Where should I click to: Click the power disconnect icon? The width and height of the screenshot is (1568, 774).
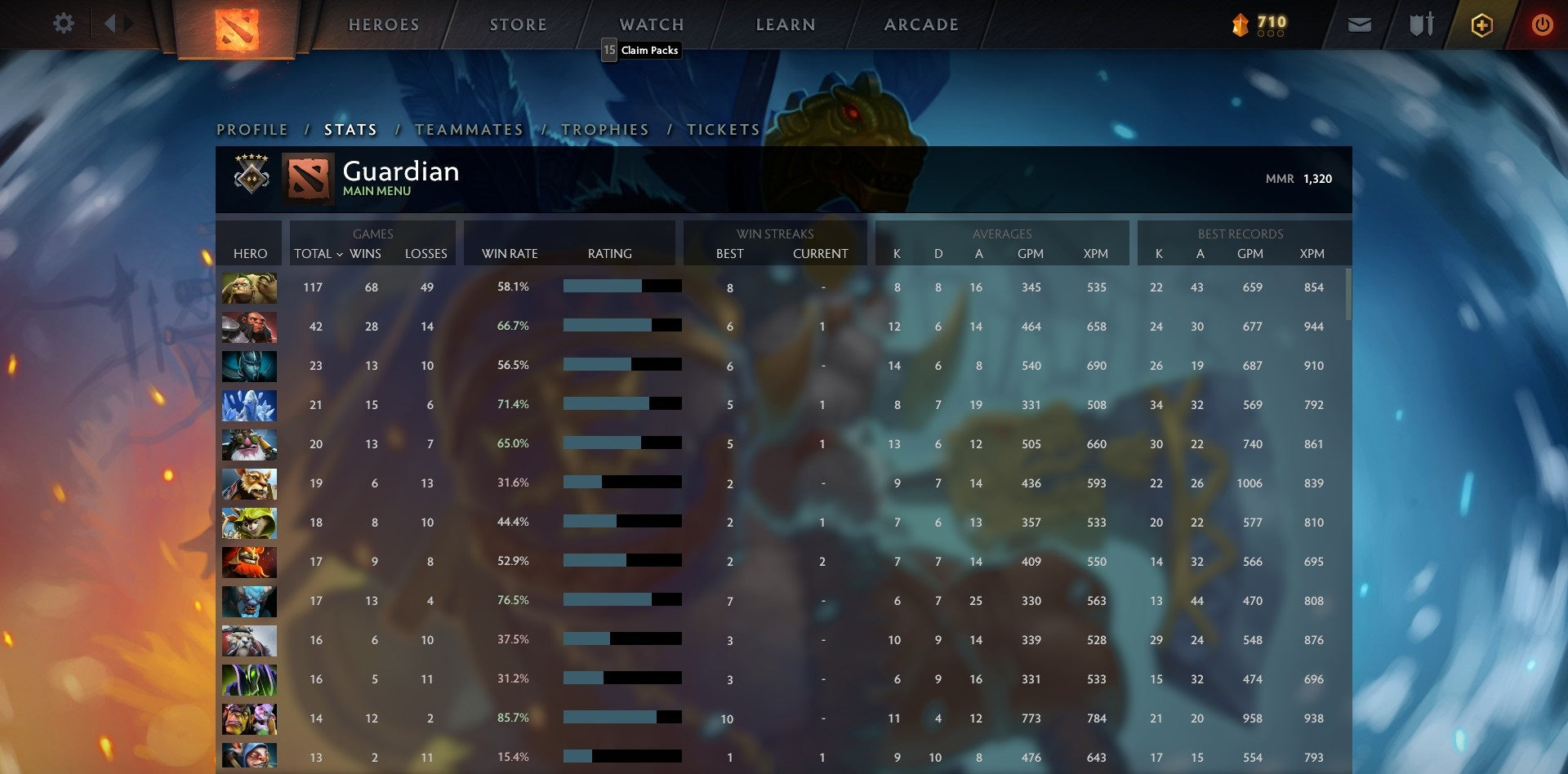coord(1543,24)
